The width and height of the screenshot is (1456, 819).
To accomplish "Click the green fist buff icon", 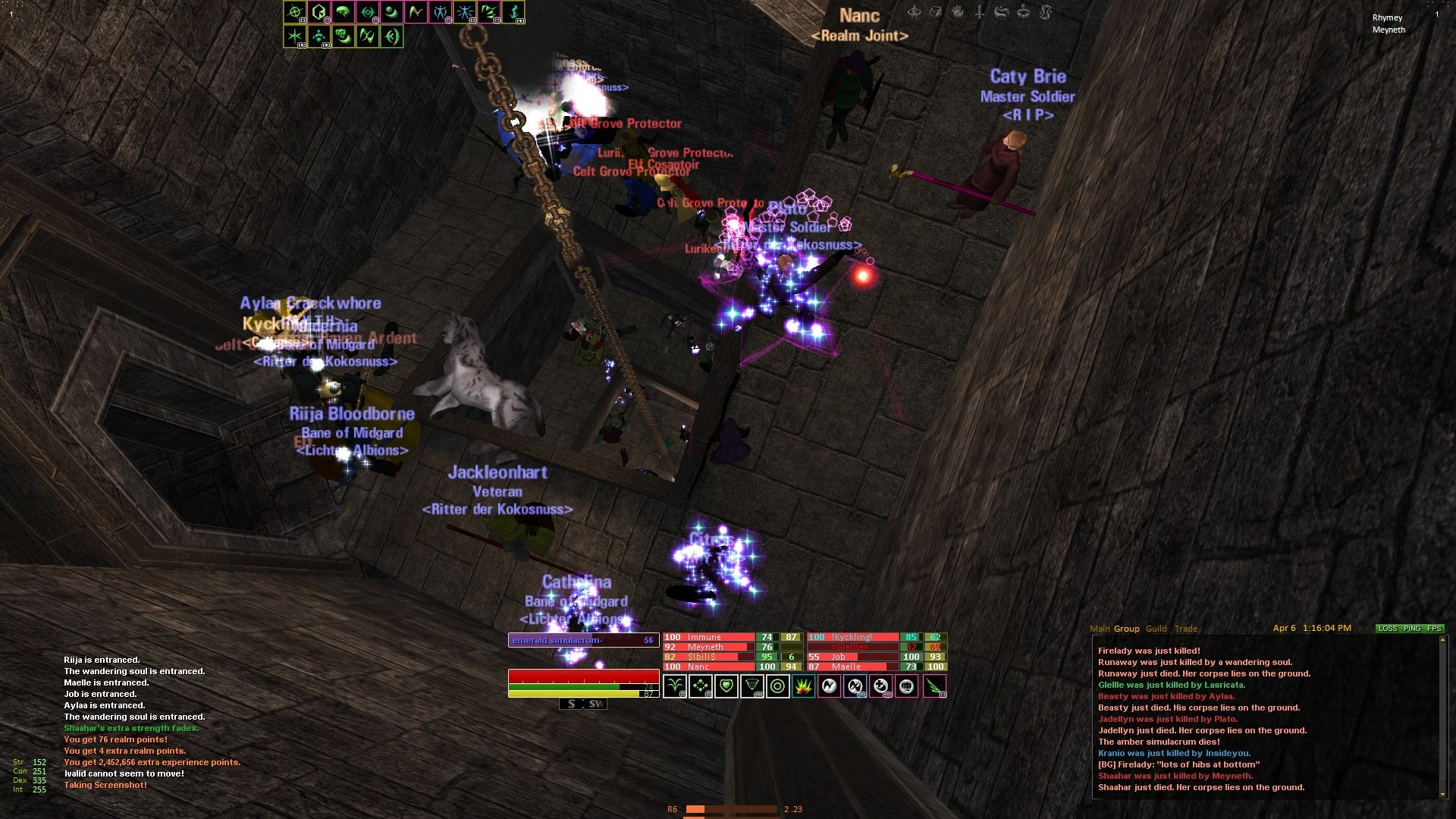I will pyautogui.click(x=344, y=36).
